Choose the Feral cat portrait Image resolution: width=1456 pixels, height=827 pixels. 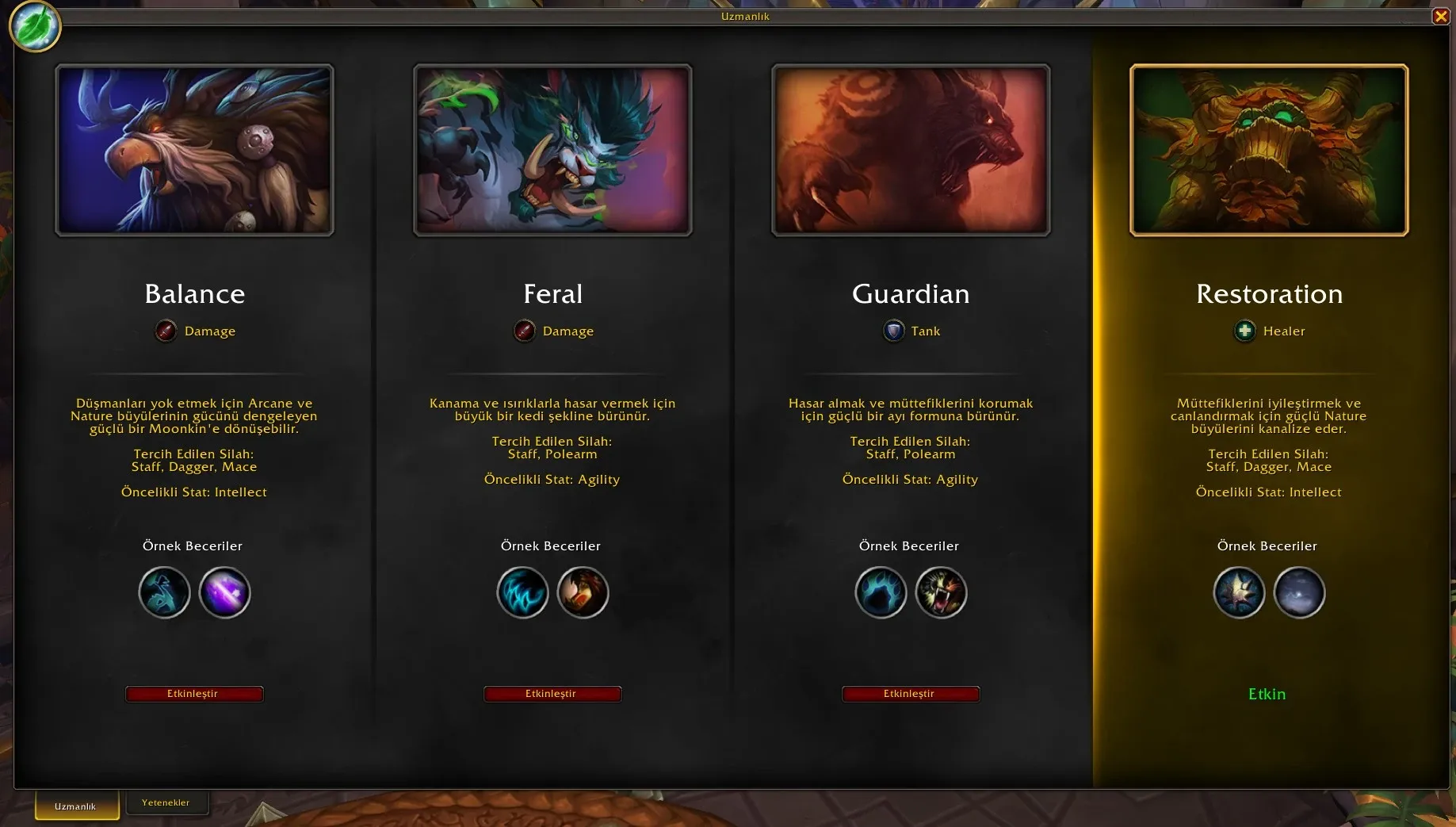tap(552, 150)
